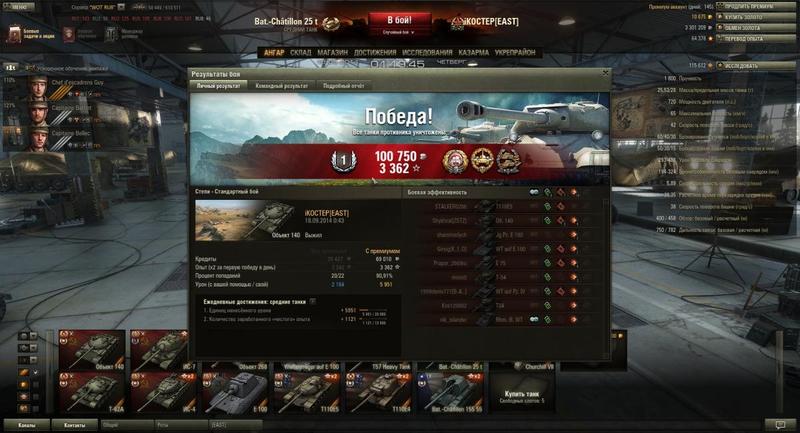Open the Подробный отчёт tab
This screenshot has width=800, height=433.
pos(344,86)
